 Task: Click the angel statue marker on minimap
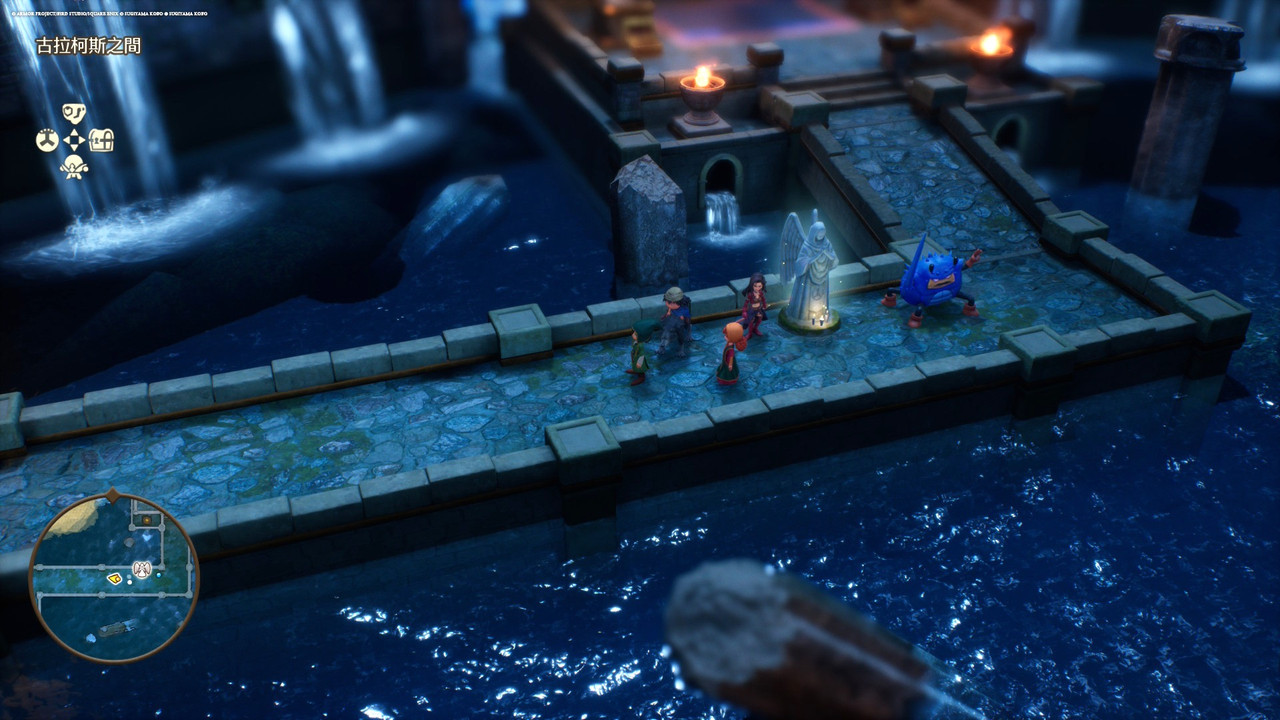(142, 569)
